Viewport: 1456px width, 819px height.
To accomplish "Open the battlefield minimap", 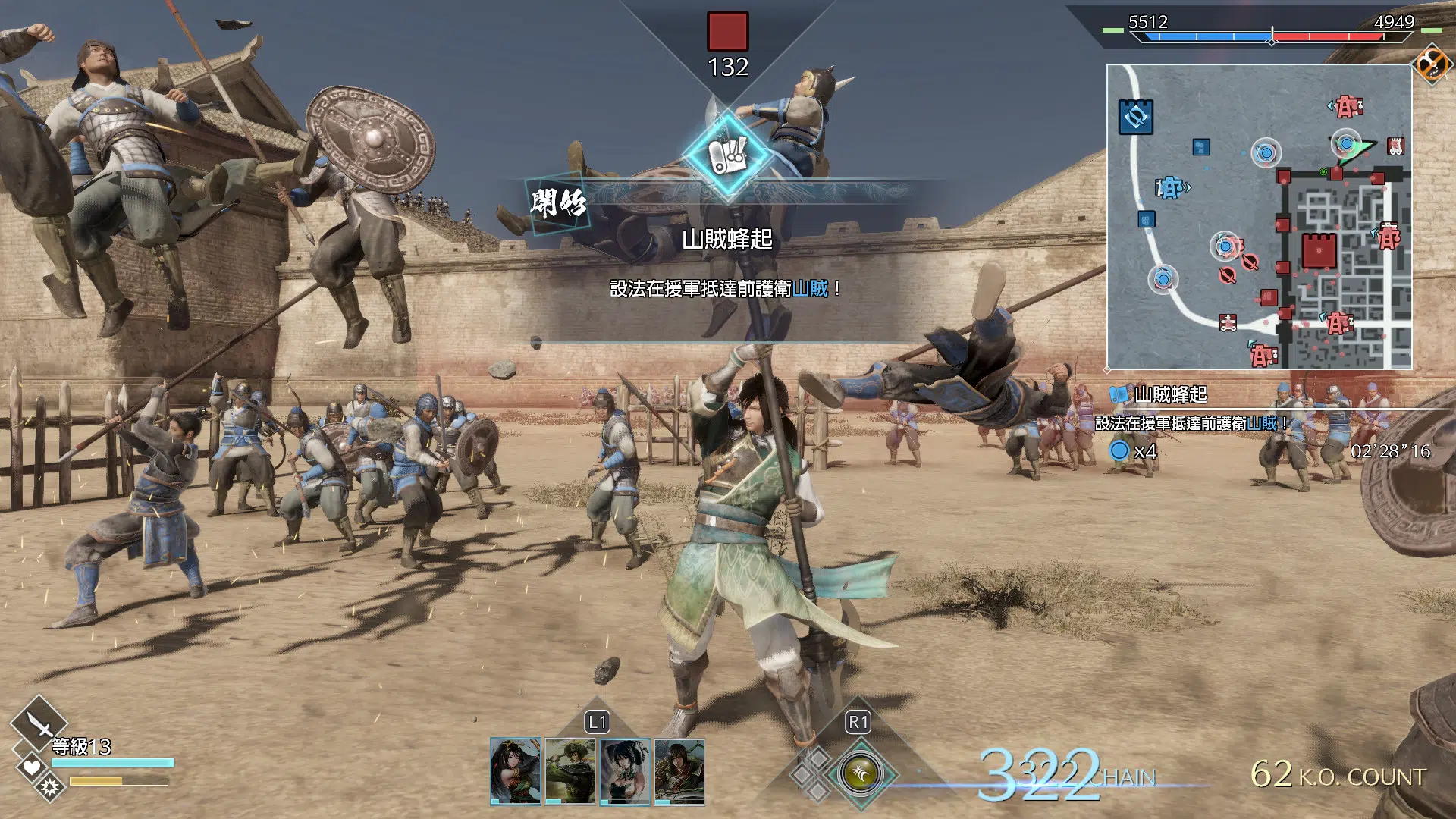I will point(1259,217).
